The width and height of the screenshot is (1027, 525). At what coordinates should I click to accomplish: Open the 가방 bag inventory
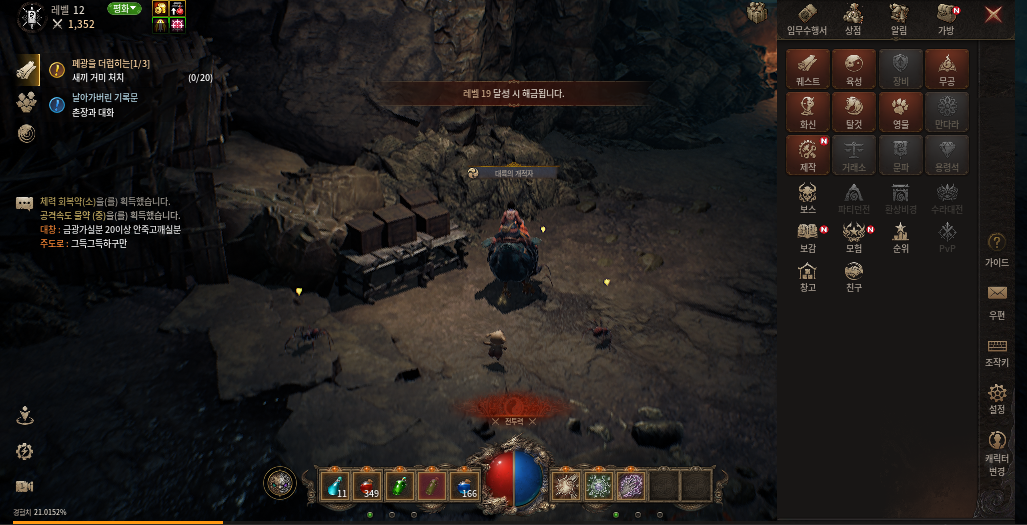click(x=946, y=18)
